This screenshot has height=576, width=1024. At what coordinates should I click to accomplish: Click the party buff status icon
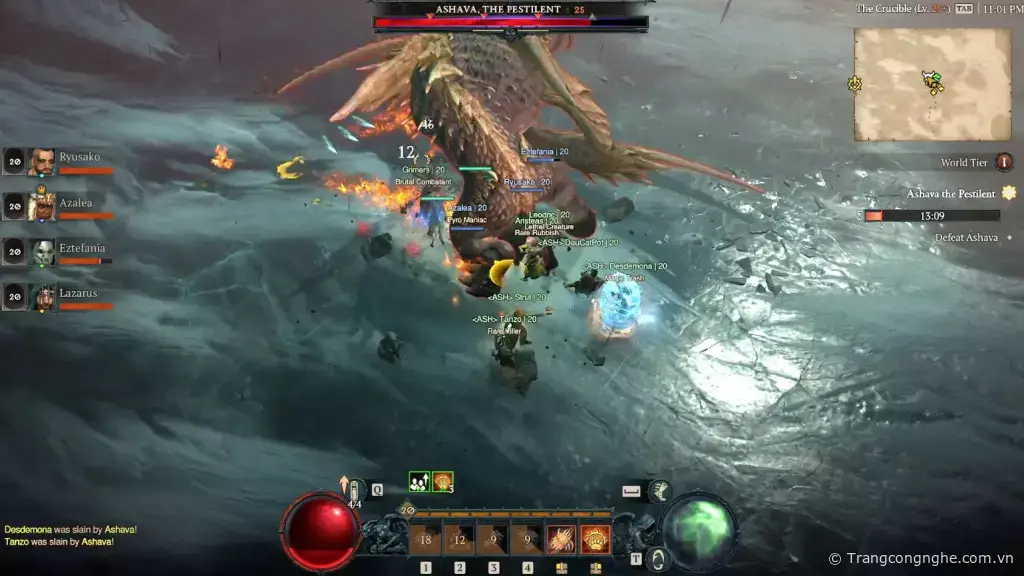coord(419,481)
